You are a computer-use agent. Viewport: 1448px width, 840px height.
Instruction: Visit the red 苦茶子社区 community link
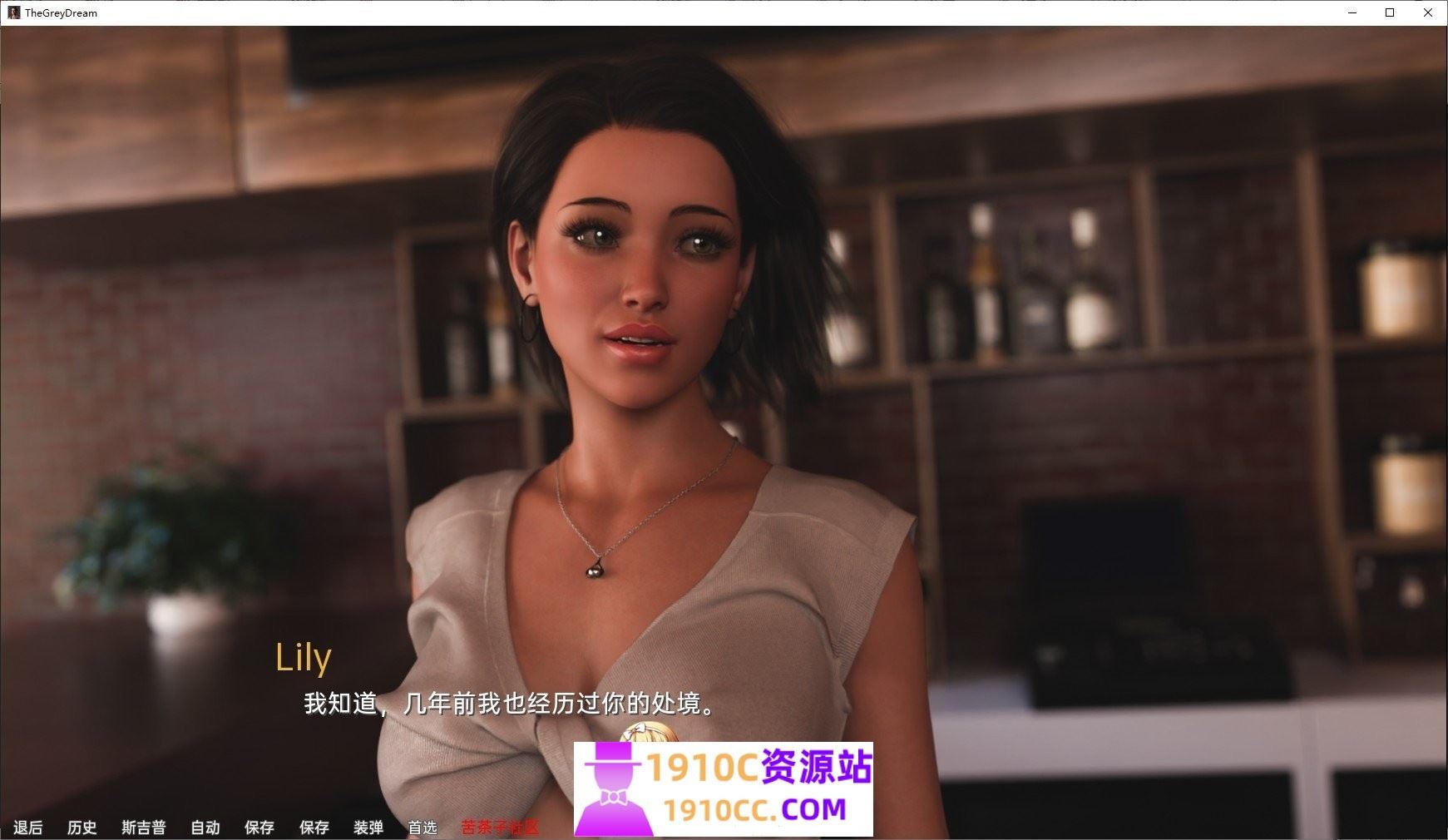(x=497, y=828)
